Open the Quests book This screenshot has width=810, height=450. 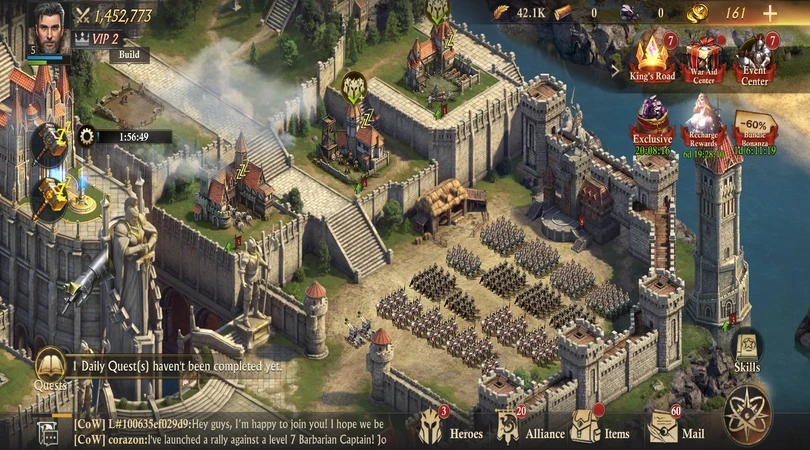50,367
